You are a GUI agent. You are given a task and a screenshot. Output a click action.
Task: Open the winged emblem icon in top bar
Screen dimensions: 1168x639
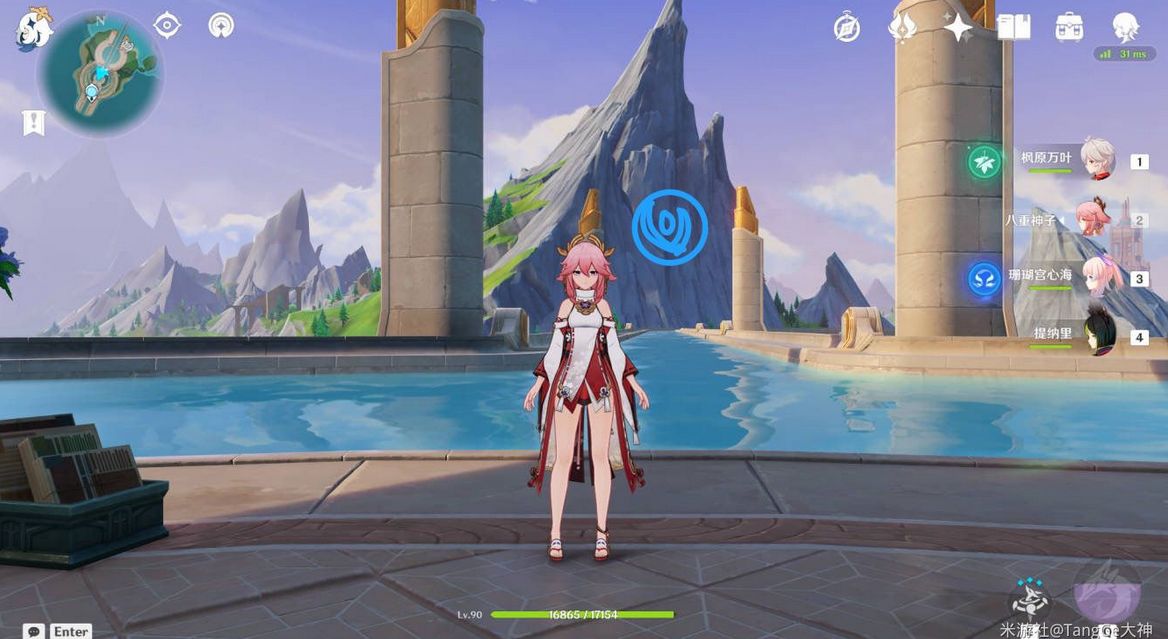pos(902,28)
